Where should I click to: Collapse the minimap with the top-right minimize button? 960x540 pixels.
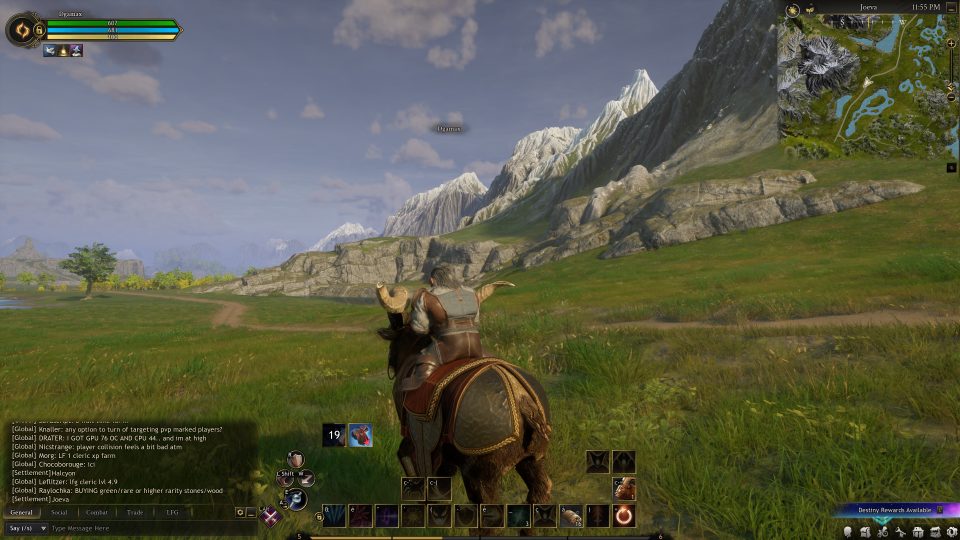tap(952, 8)
